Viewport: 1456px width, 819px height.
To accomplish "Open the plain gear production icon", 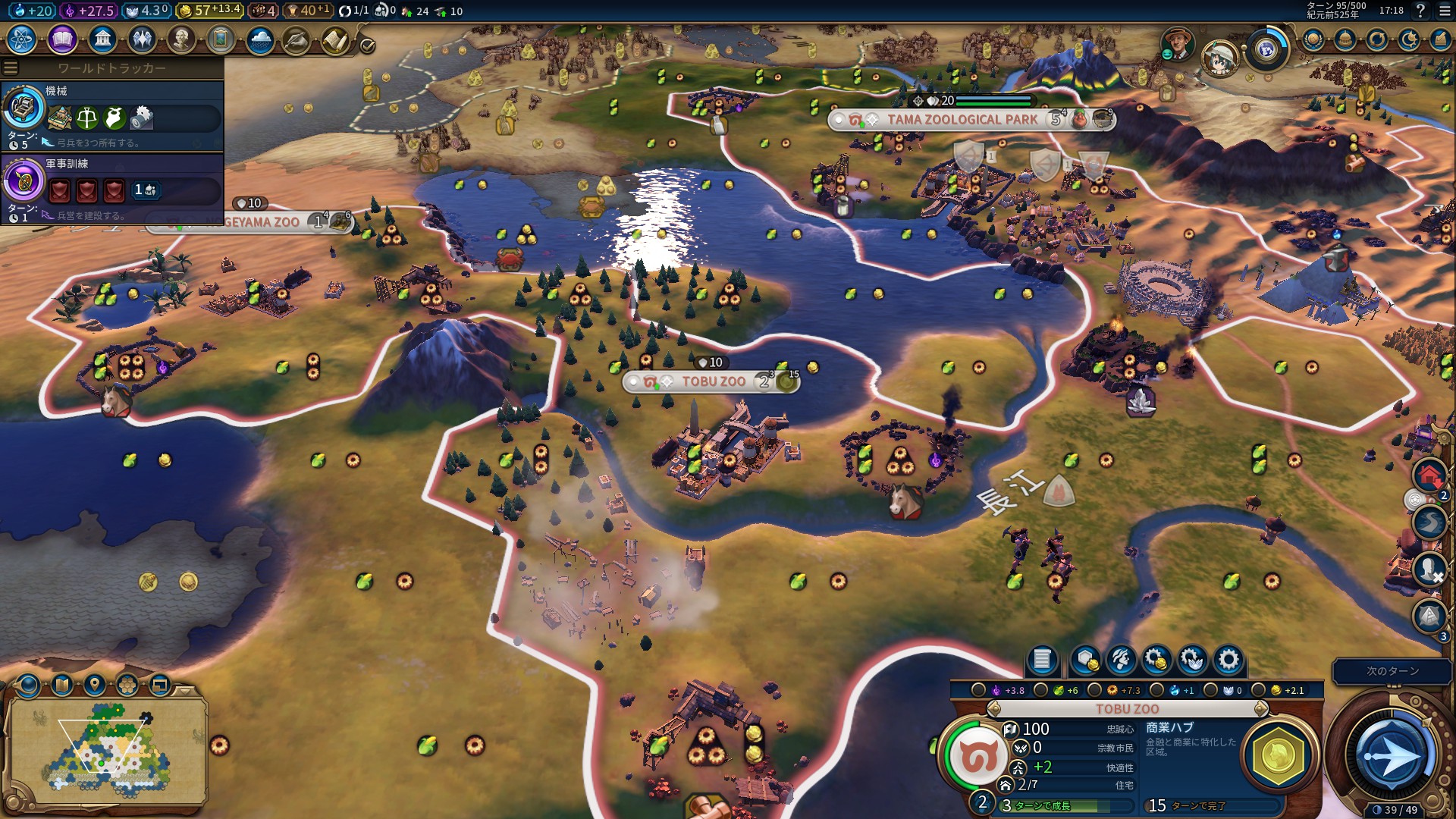I will (x=1228, y=660).
